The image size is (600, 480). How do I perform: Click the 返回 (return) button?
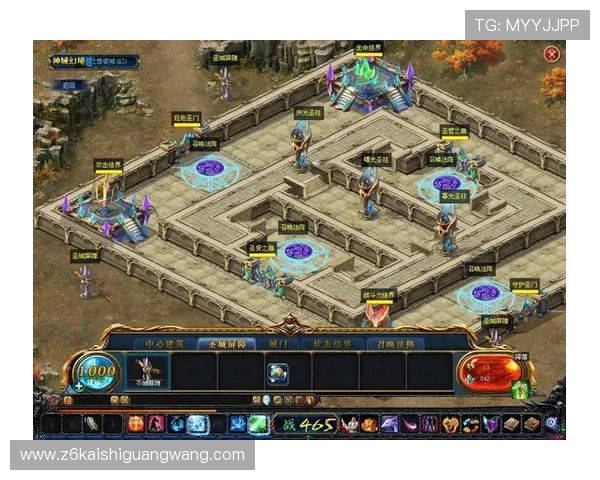pyautogui.click(x=69, y=86)
